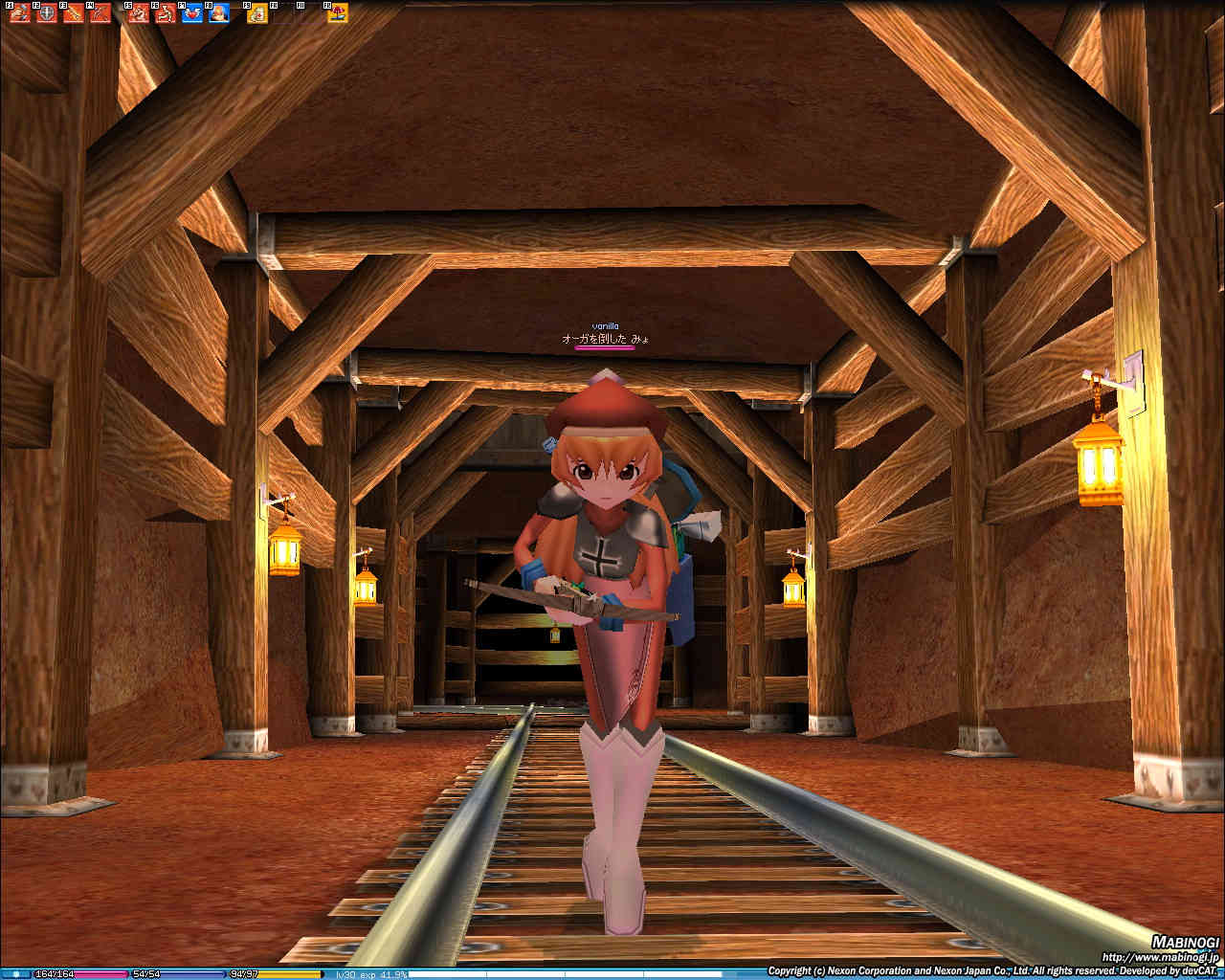Trigger the winged heart healing skill
The image size is (1225, 980).
[x=192, y=13]
